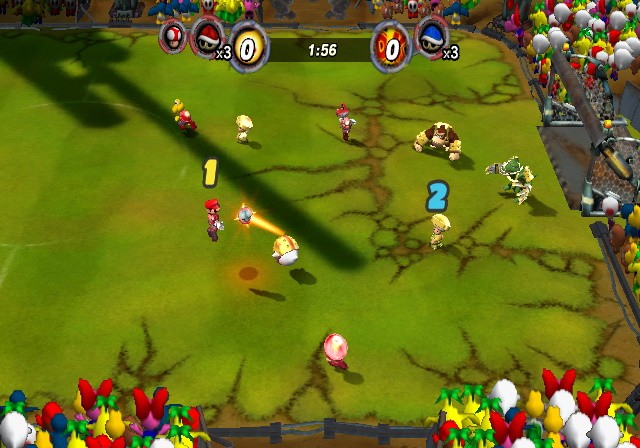Viewport: 640px width, 448px height.
Task: Use the red shell item
Action: (x=207, y=36)
